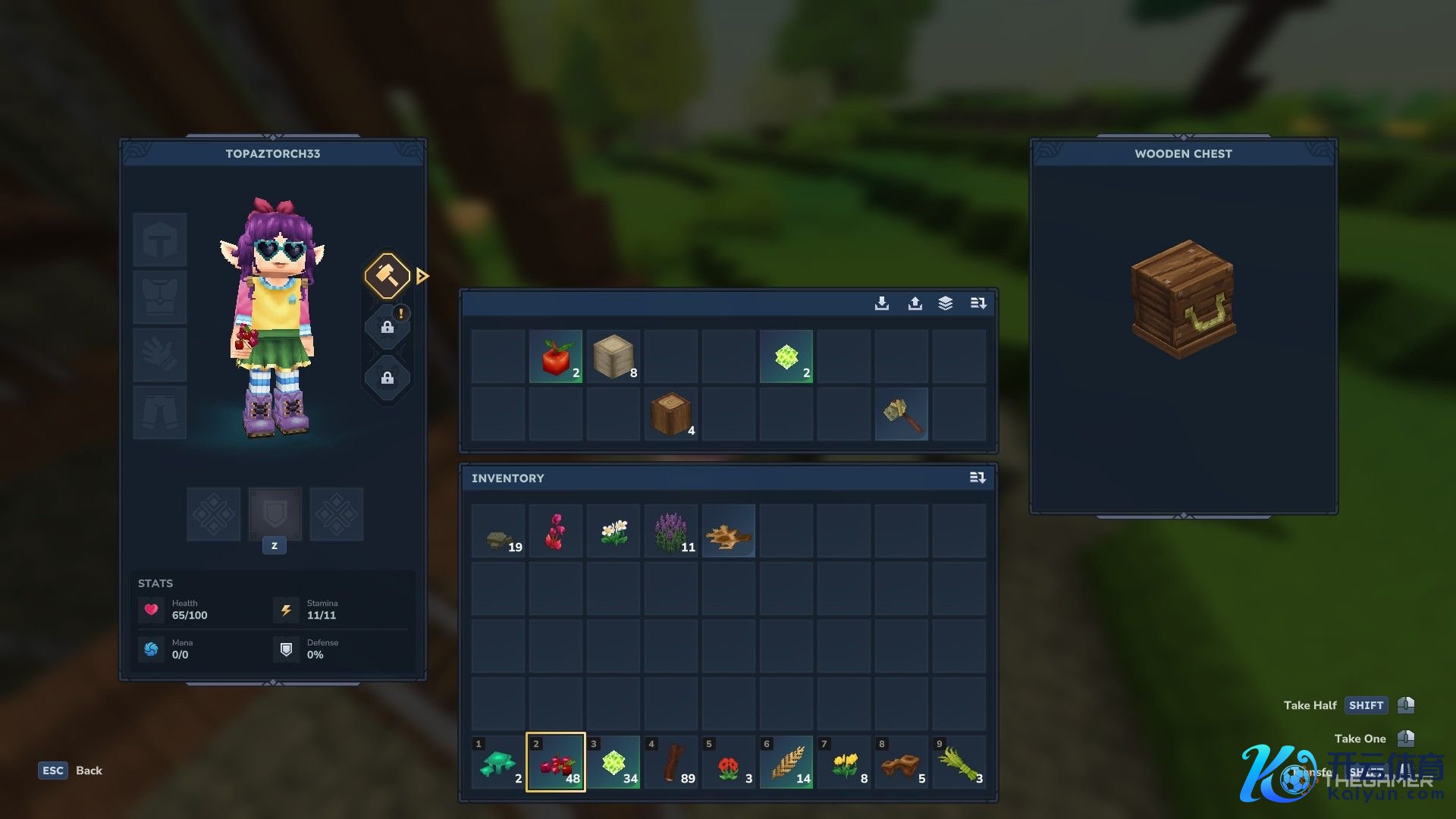This screenshot has height=819, width=1456.
Task: Open the hammer crafting button
Action: 388,276
